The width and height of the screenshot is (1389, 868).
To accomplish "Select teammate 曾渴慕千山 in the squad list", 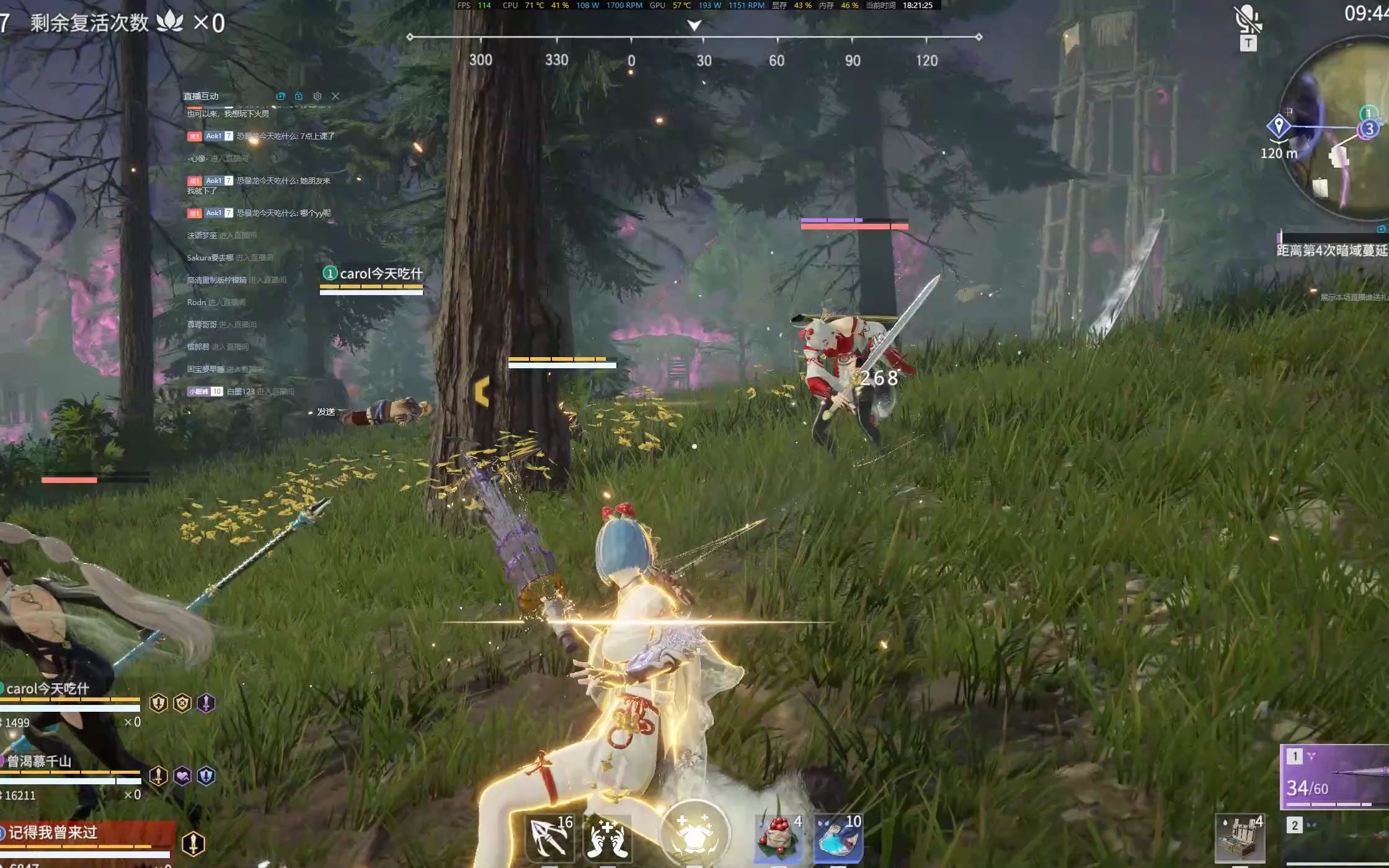I will [40, 761].
